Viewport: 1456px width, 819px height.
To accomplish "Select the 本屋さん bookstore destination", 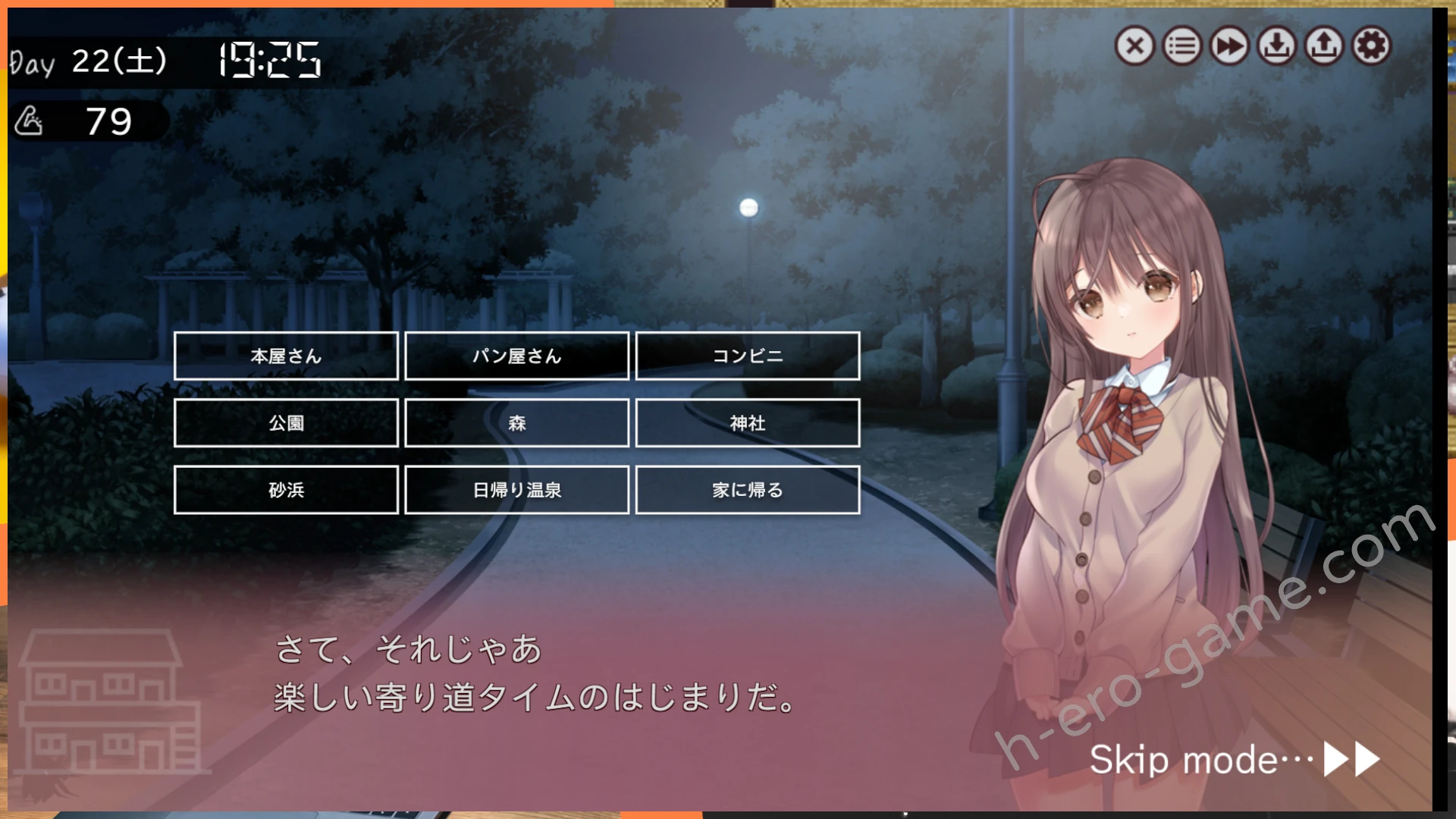I will pos(287,356).
